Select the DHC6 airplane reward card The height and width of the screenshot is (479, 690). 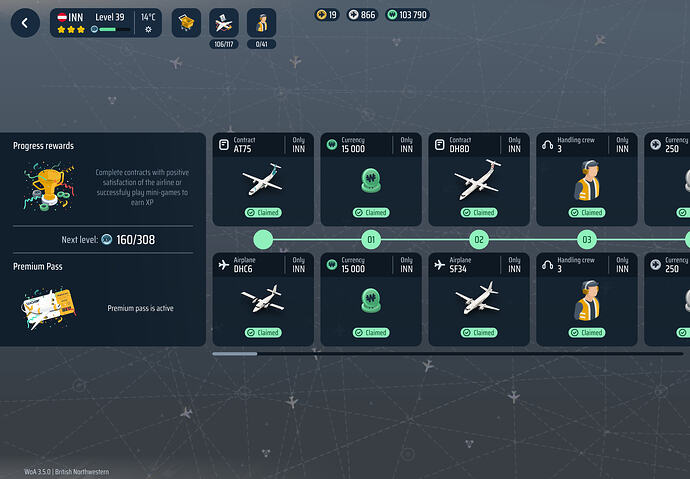(263, 298)
